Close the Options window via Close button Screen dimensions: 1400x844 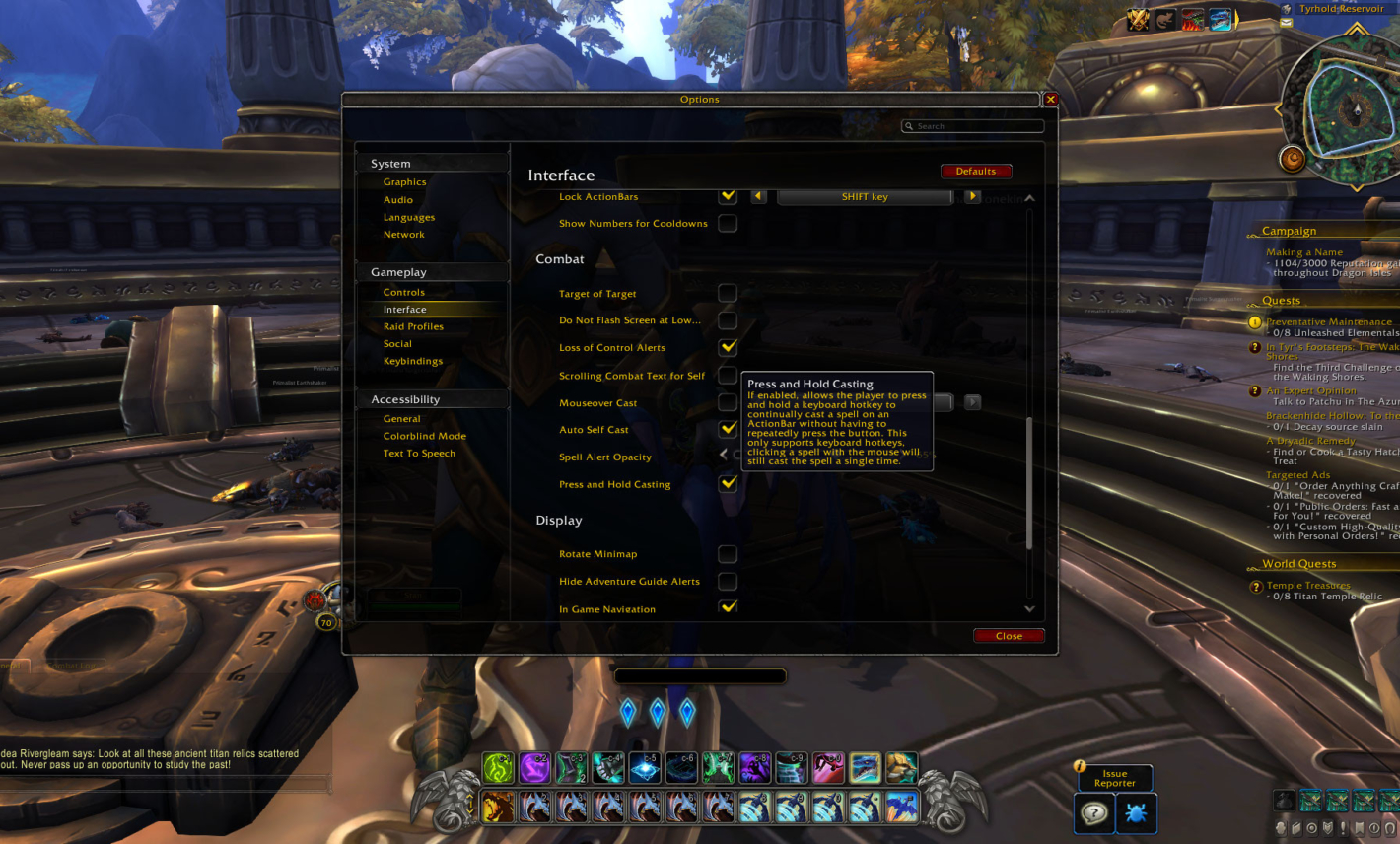coord(1009,635)
